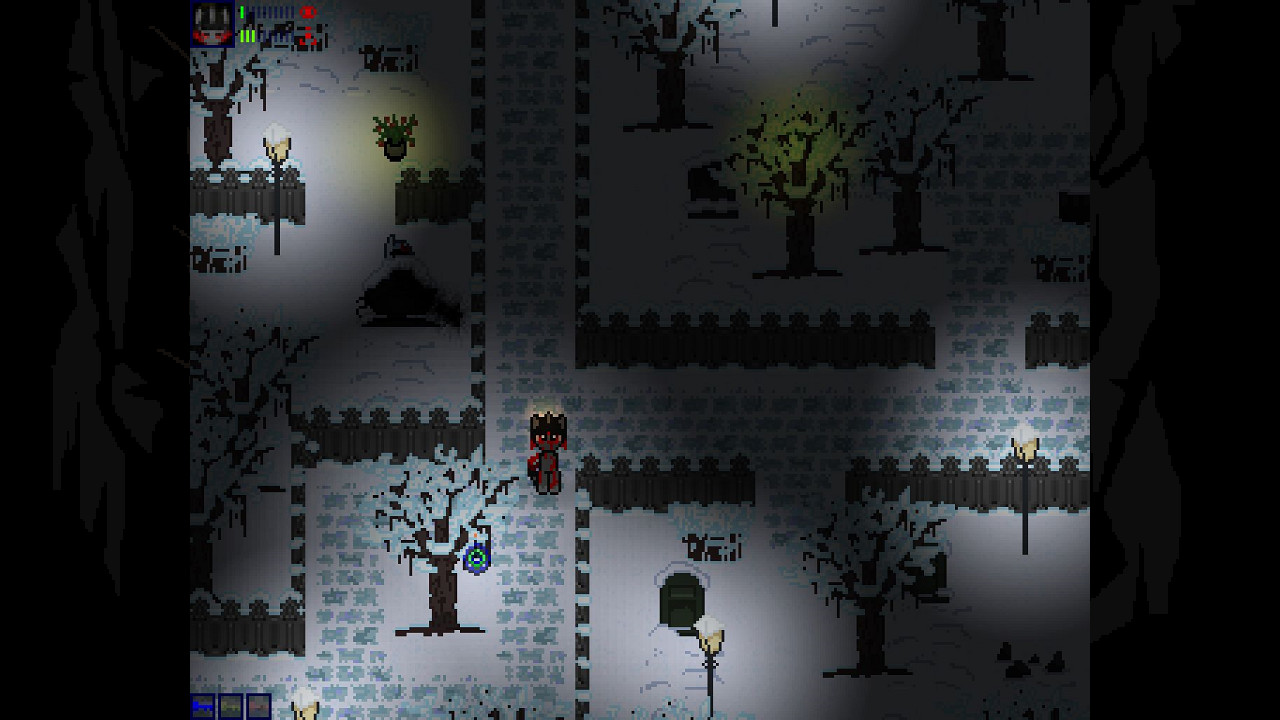Select the red item in the third hotbar slot
Screen dimensions: 1280x720
pyautogui.click(x=261, y=709)
